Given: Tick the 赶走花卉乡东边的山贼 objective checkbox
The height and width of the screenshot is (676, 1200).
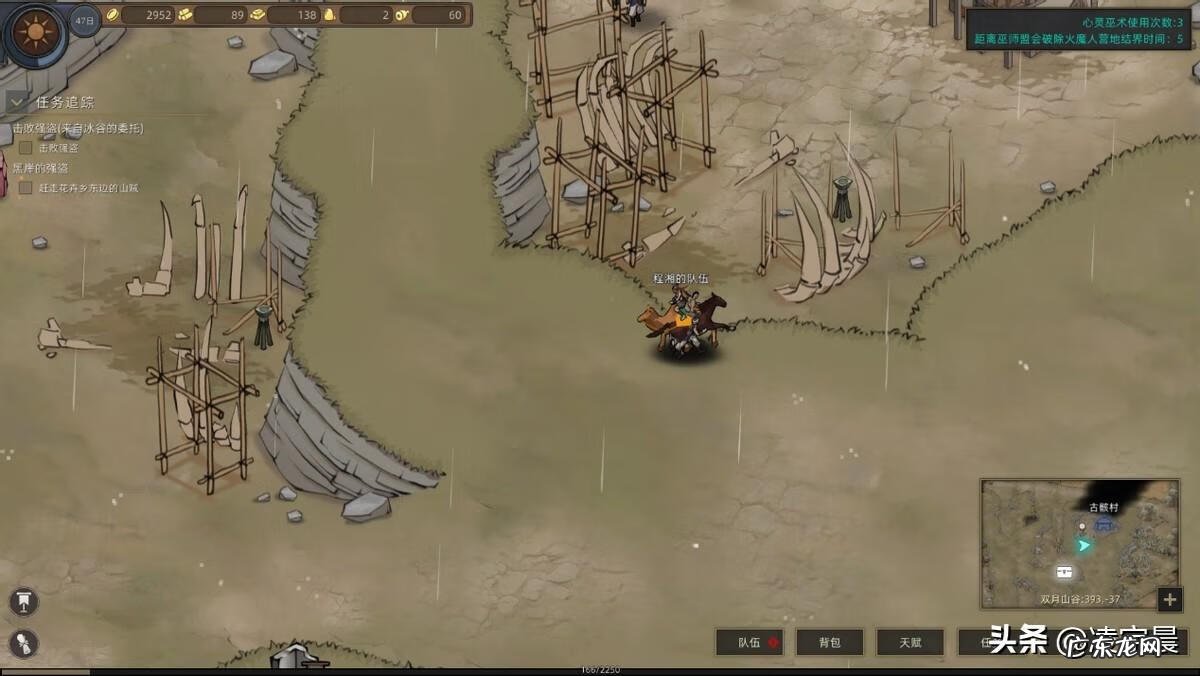Looking at the screenshot, I should (26, 187).
